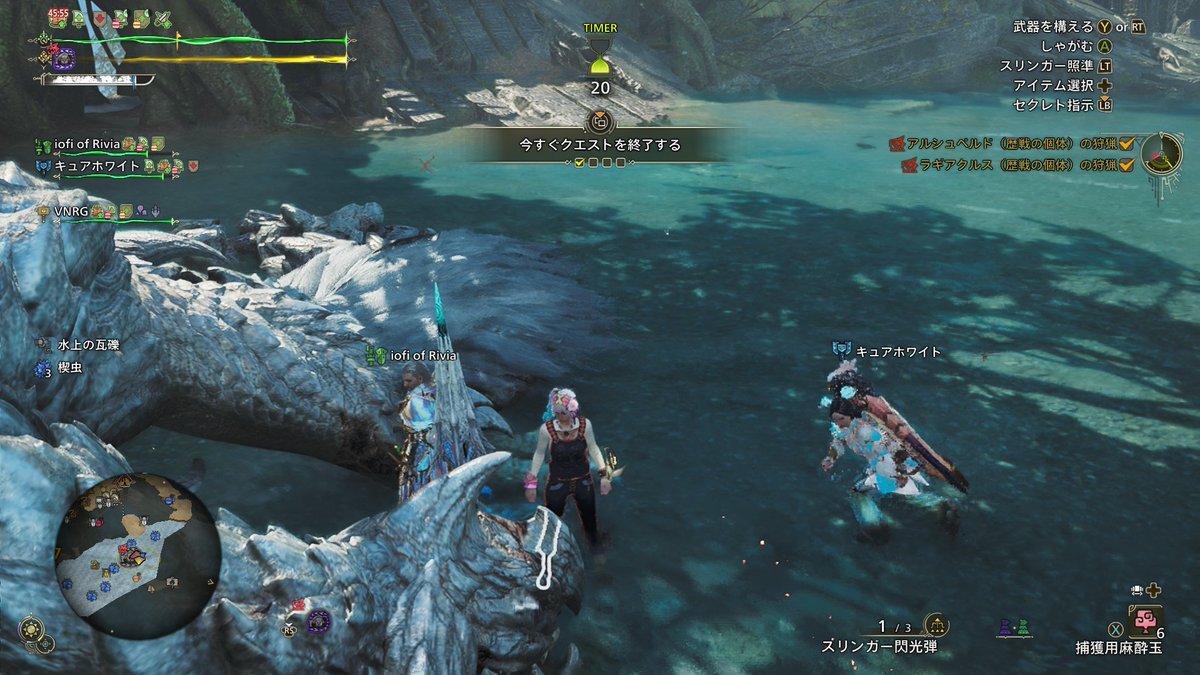This screenshot has height=675, width=1200.
Task: Click the 水上の瓦礫 nearby item entry
Action: coord(88,345)
